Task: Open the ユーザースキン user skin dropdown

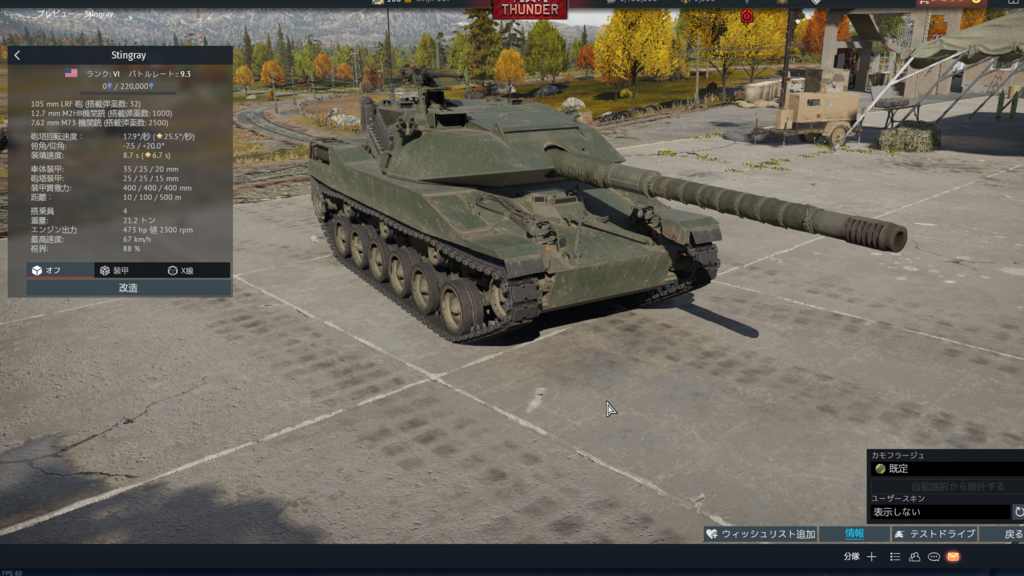Action: coord(940,512)
